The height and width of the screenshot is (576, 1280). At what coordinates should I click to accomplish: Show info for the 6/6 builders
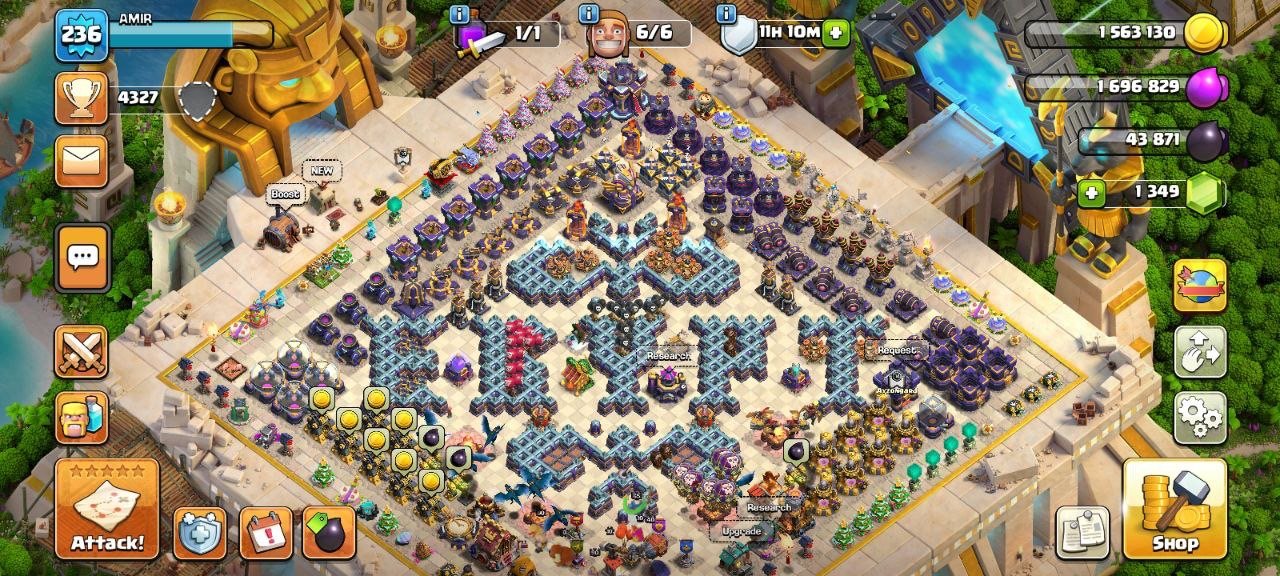pyautogui.click(x=589, y=14)
